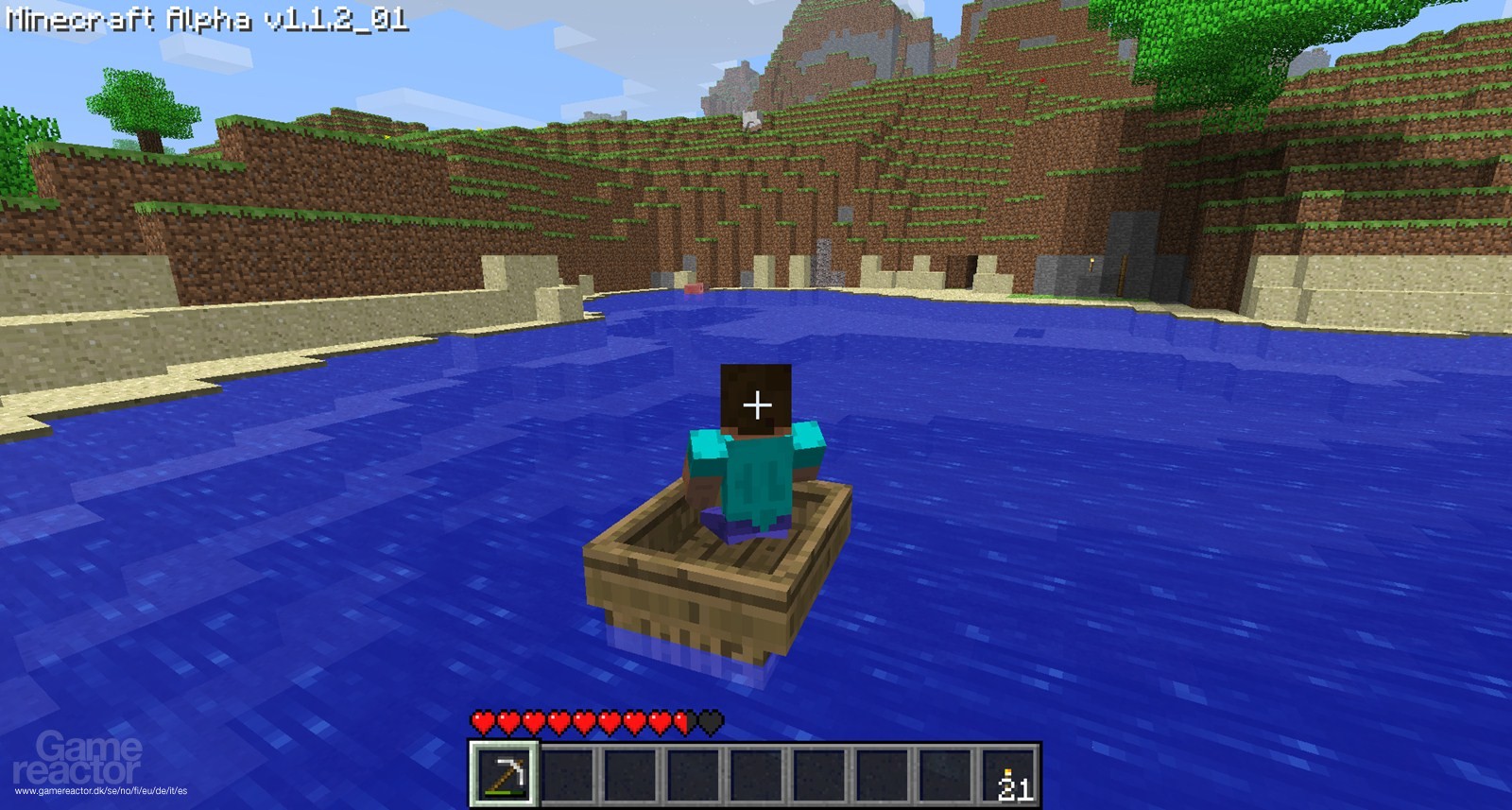Click the first full heart in the health bar
The height and width of the screenshot is (810, 1512).
[x=482, y=723]
